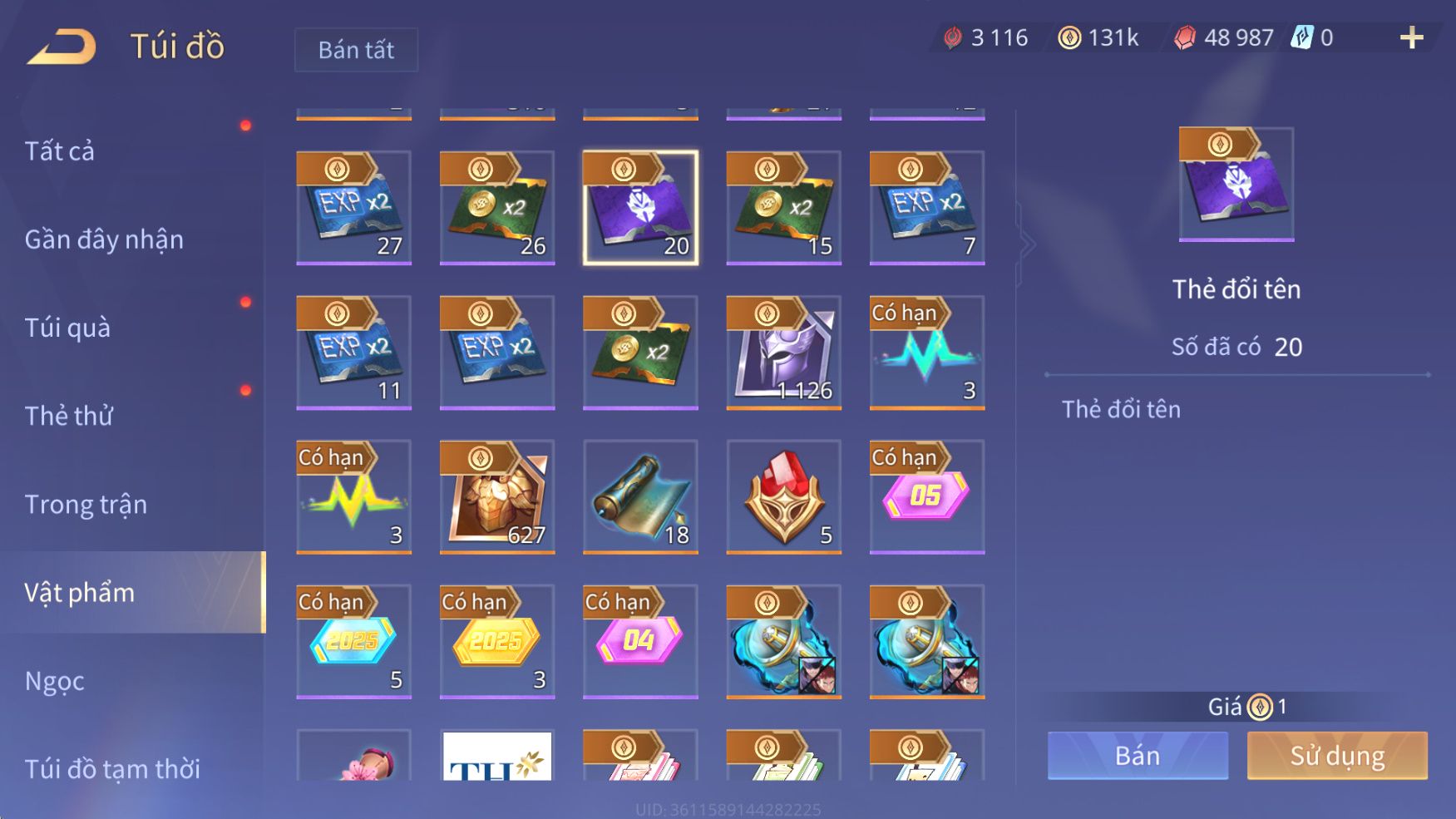Open Túi đồ tạm thời tab
Image resolution: width=1456 pixels, height=819 pixels.
[x=112, y=768]
